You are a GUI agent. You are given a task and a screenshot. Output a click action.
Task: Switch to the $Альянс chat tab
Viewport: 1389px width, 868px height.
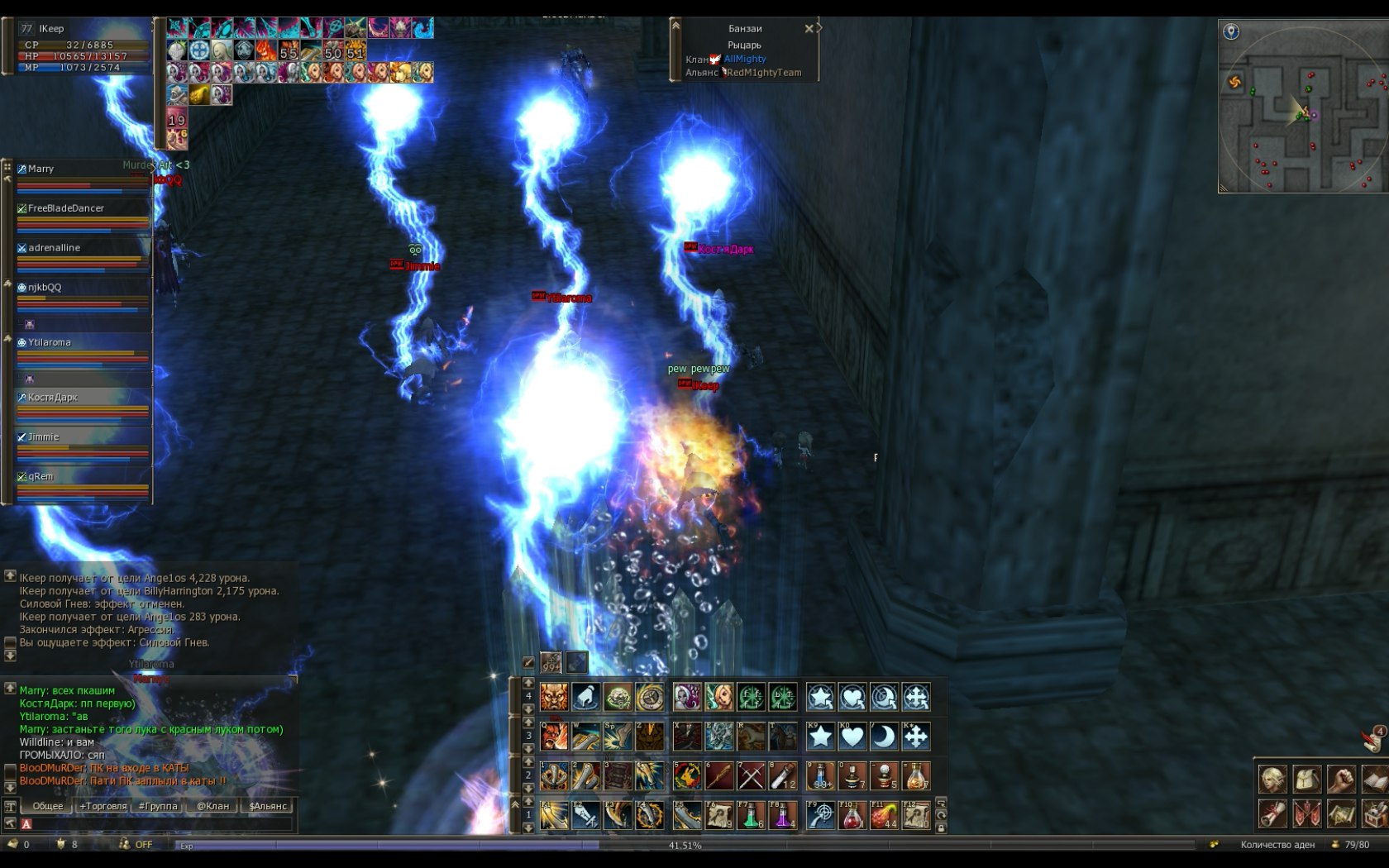[268, 806]
